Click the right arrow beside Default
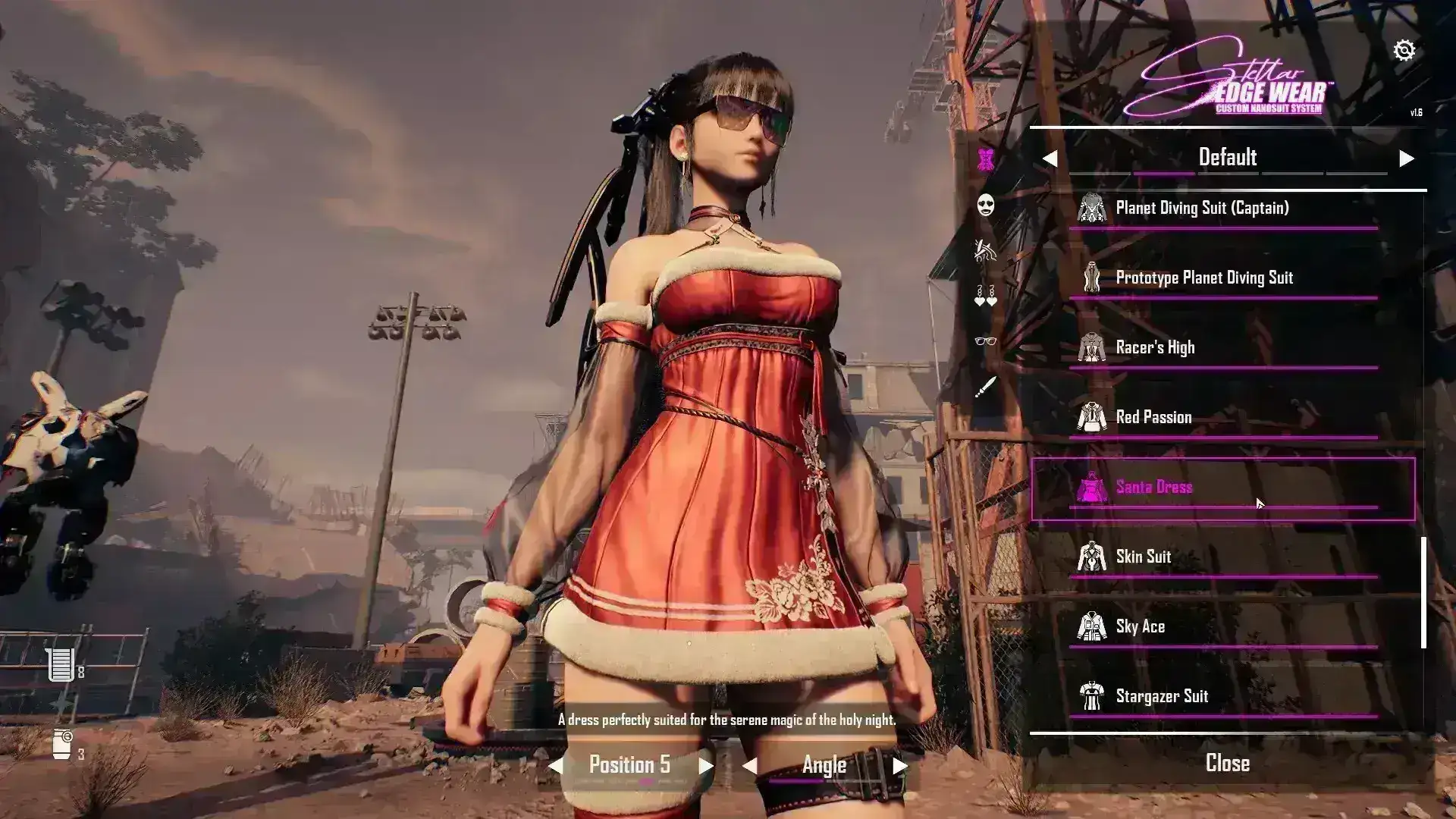This screenshot has height=819, width=1456. pyautogui.click(x=1407, y=158)
